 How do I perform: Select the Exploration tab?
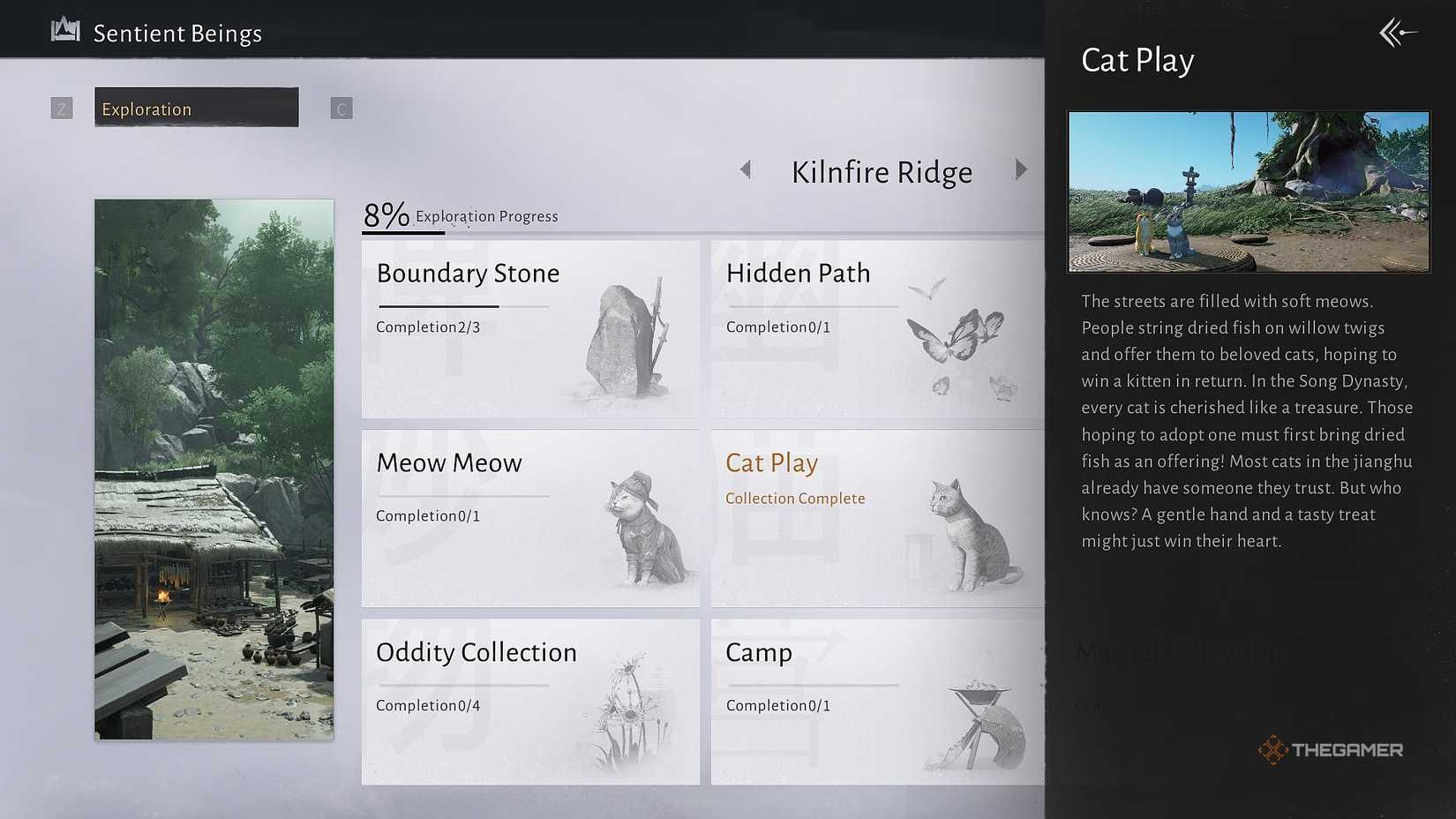click(196, 108)
